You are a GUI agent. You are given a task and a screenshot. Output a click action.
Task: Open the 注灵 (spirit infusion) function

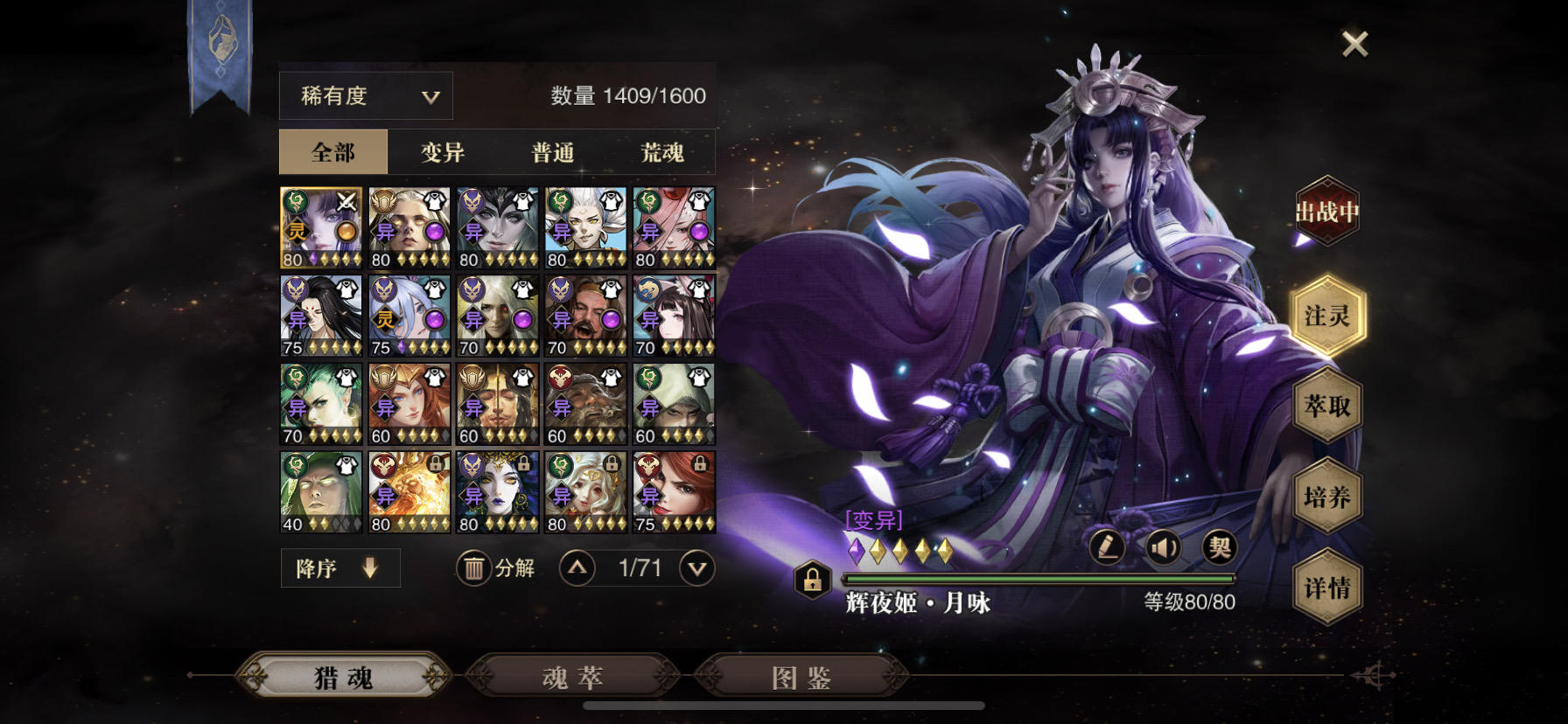coord(1327,317)
